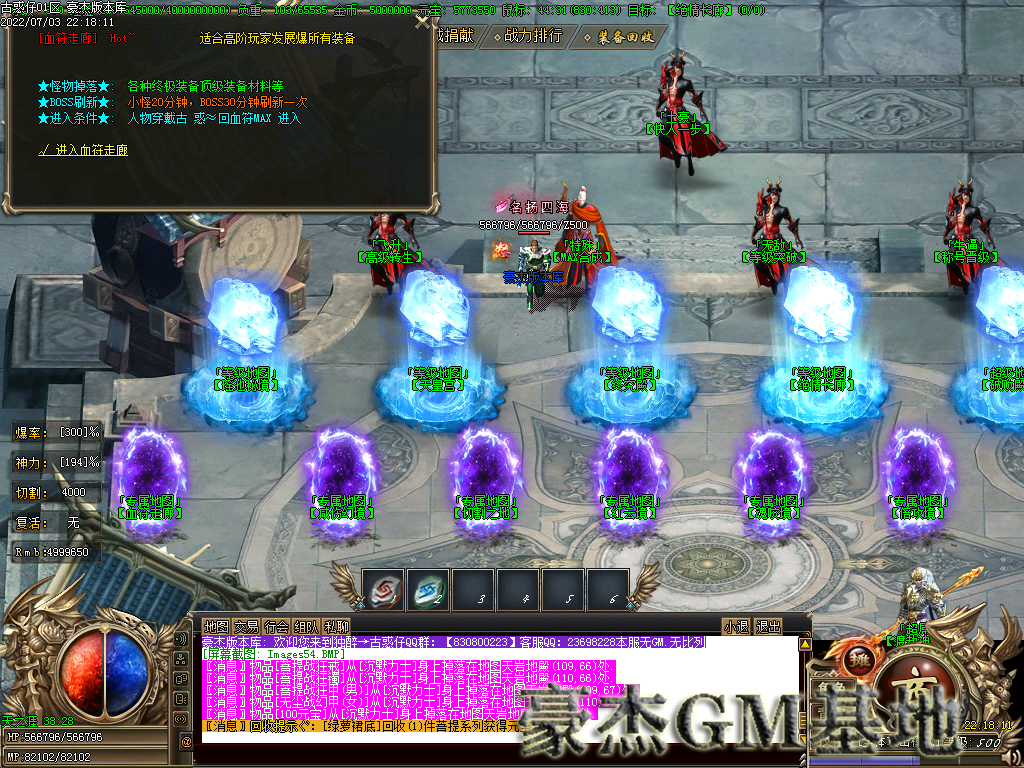The height and width of the screenshot is (768, 1024).
Task: Click the 小退 logout button
Action: click(737, 627)
